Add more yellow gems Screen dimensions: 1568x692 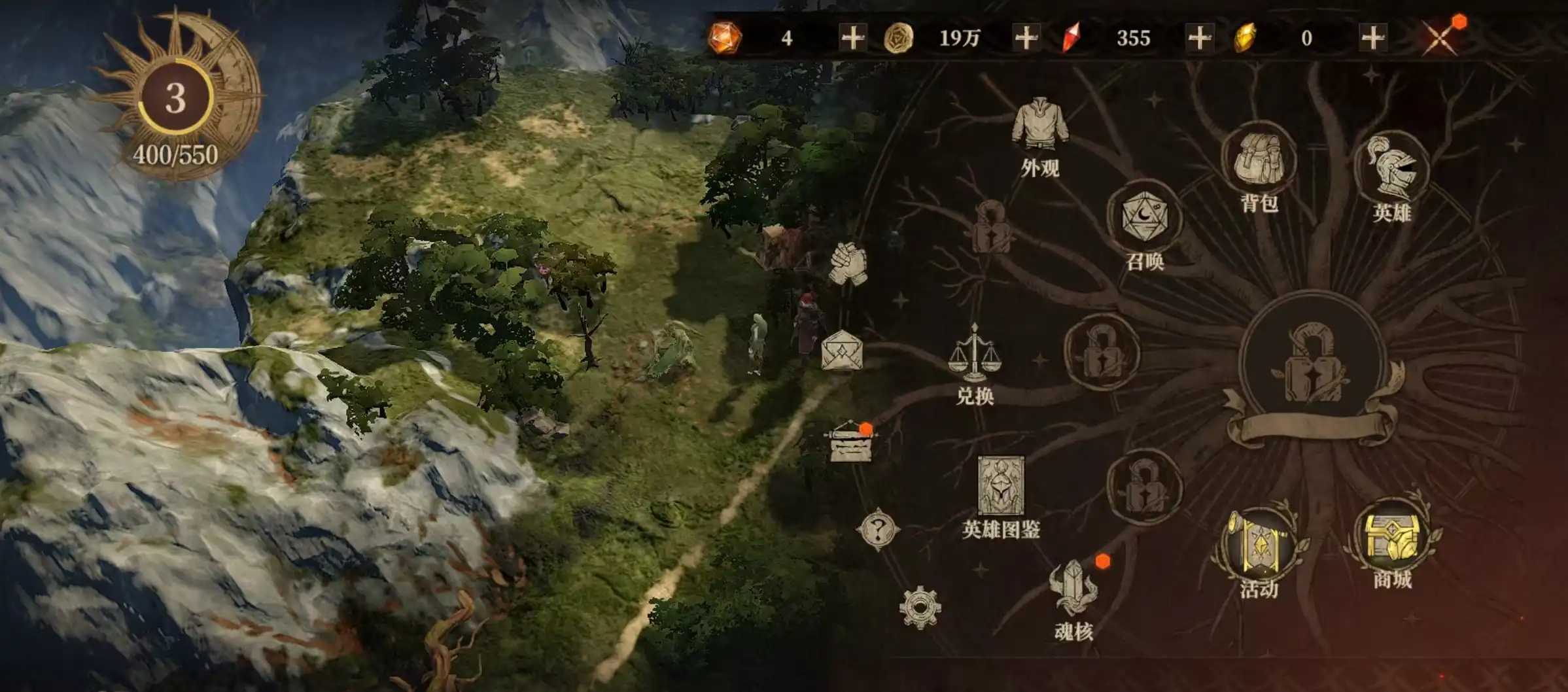click(x=1372, y=38)
